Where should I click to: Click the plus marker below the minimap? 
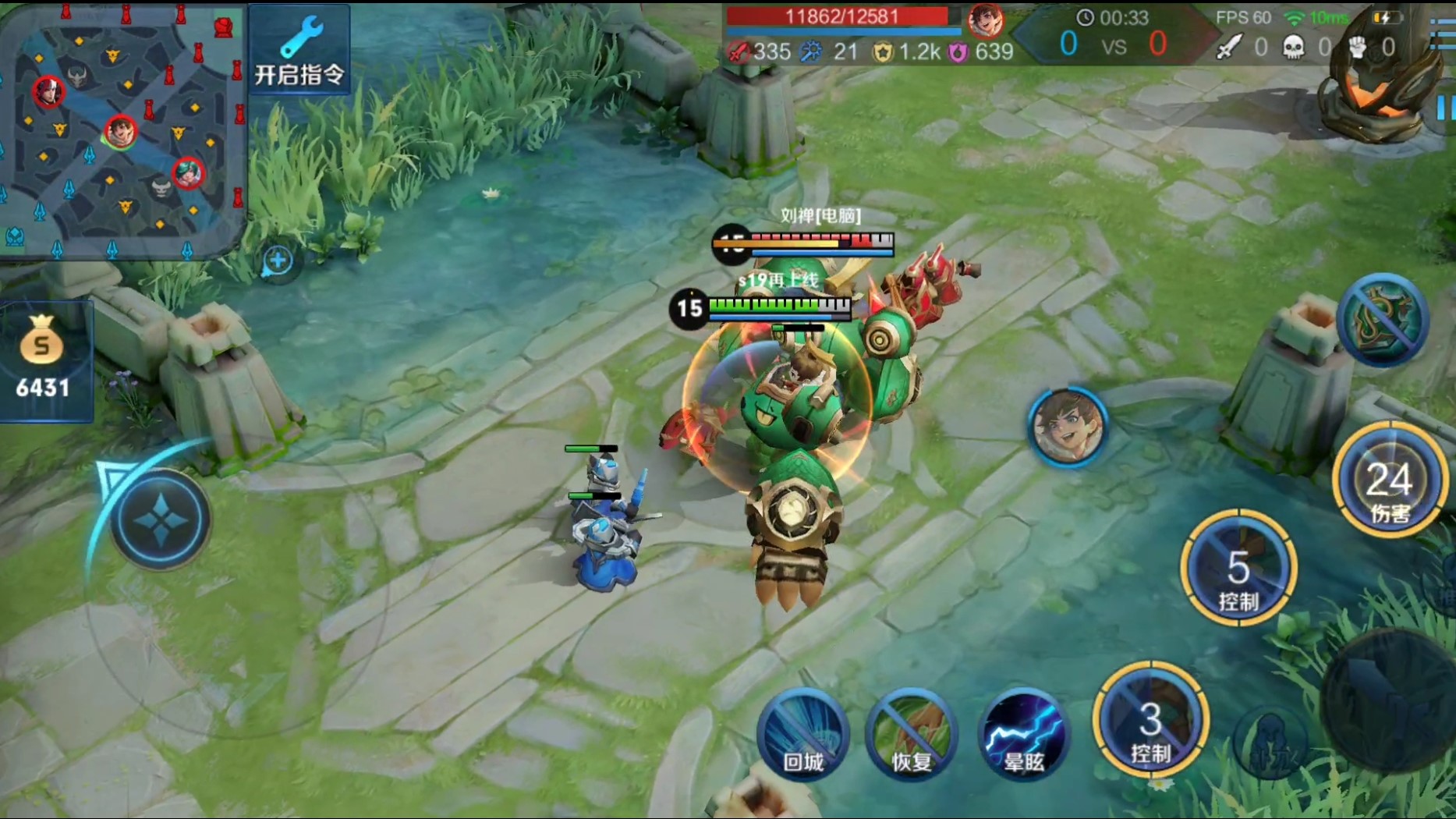coord(278,261)
